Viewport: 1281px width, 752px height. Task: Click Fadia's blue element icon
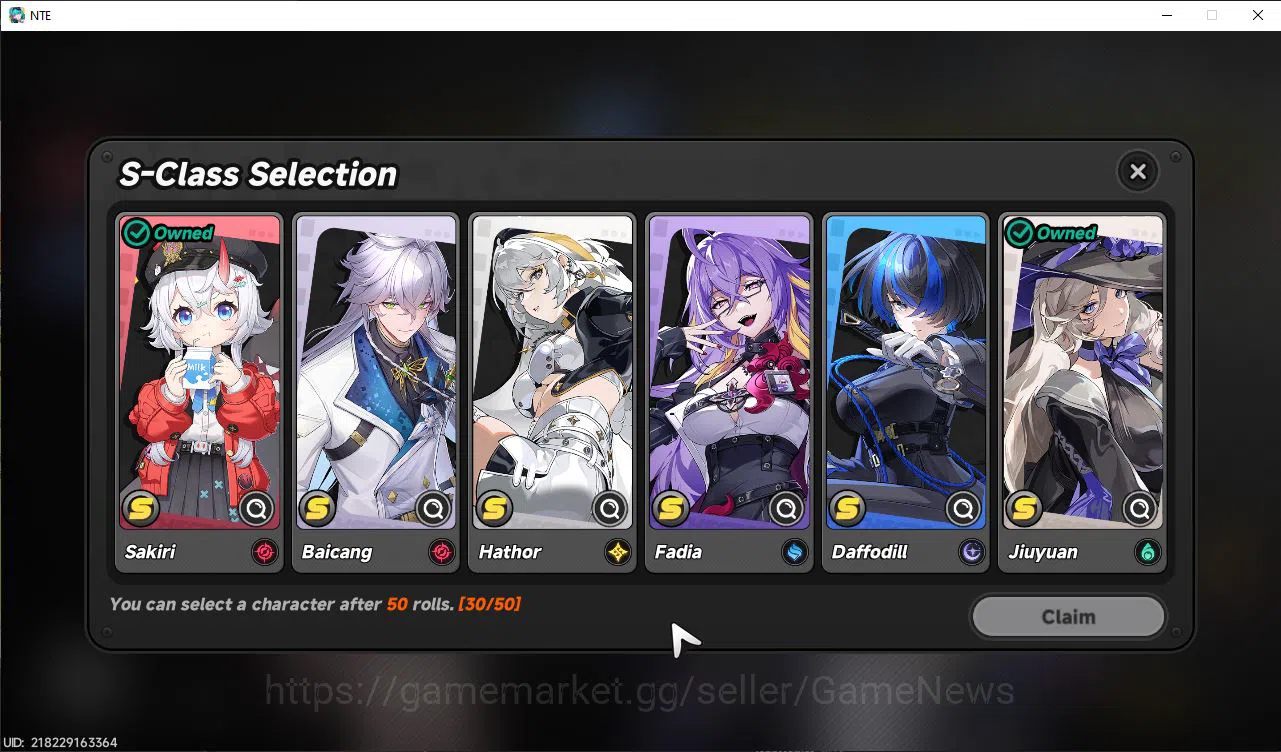pos(793,552)
